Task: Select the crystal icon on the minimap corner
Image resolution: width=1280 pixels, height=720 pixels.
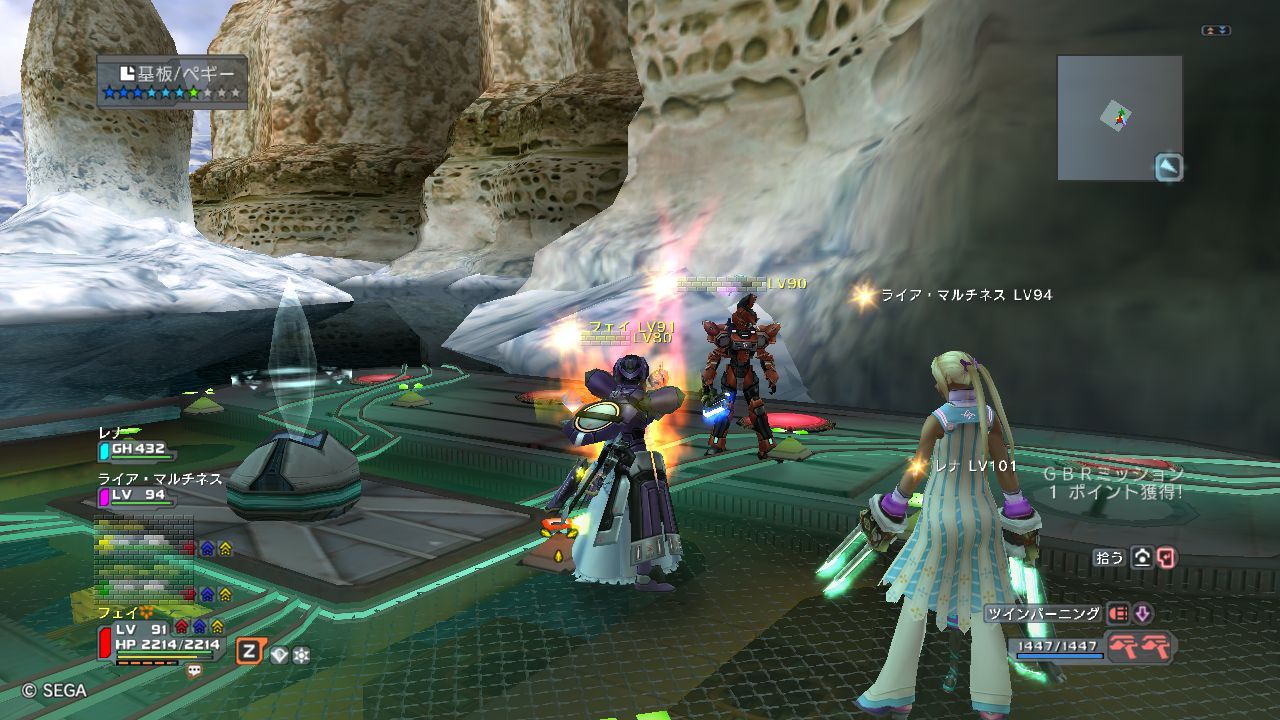Action: tap(1168, 167)
